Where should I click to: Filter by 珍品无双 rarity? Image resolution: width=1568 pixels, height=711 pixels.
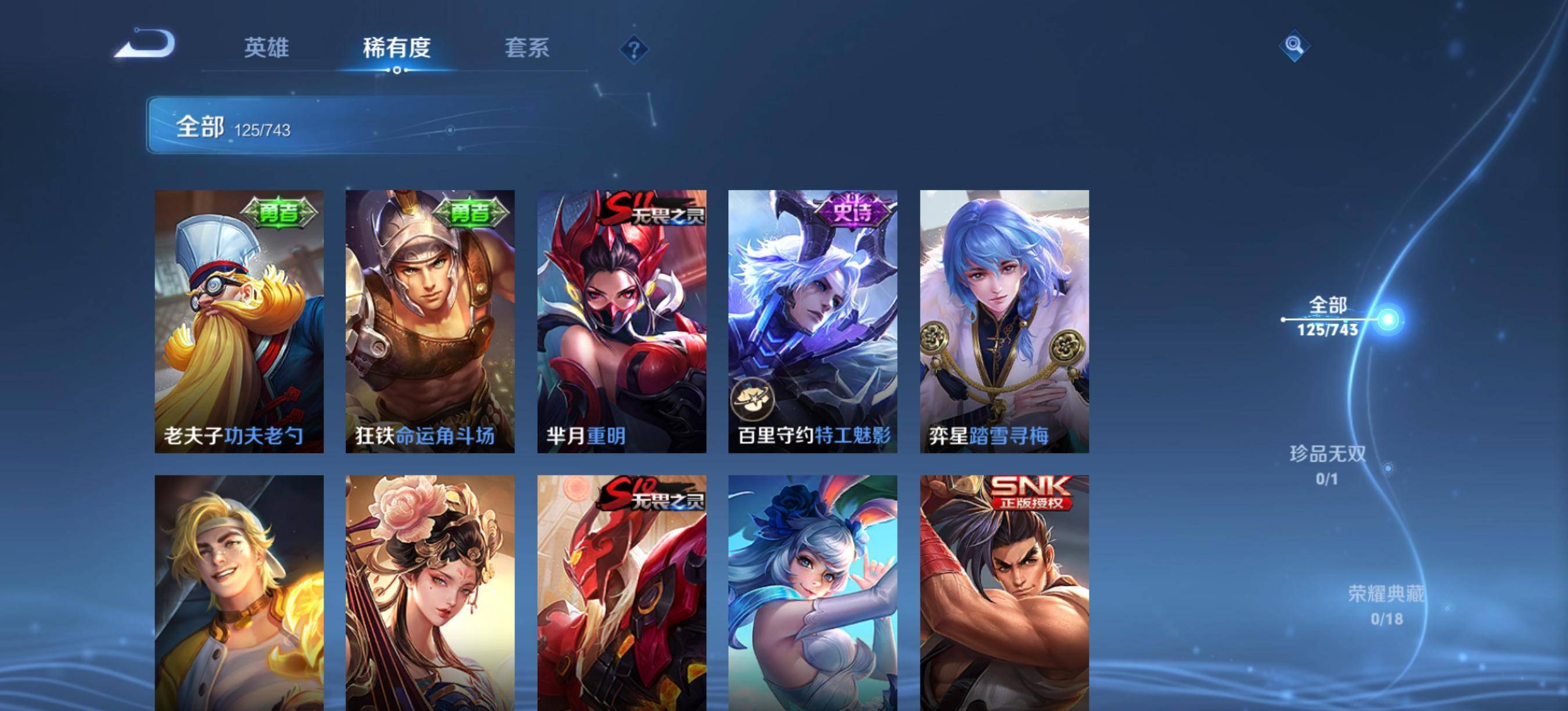[1328, 465]
